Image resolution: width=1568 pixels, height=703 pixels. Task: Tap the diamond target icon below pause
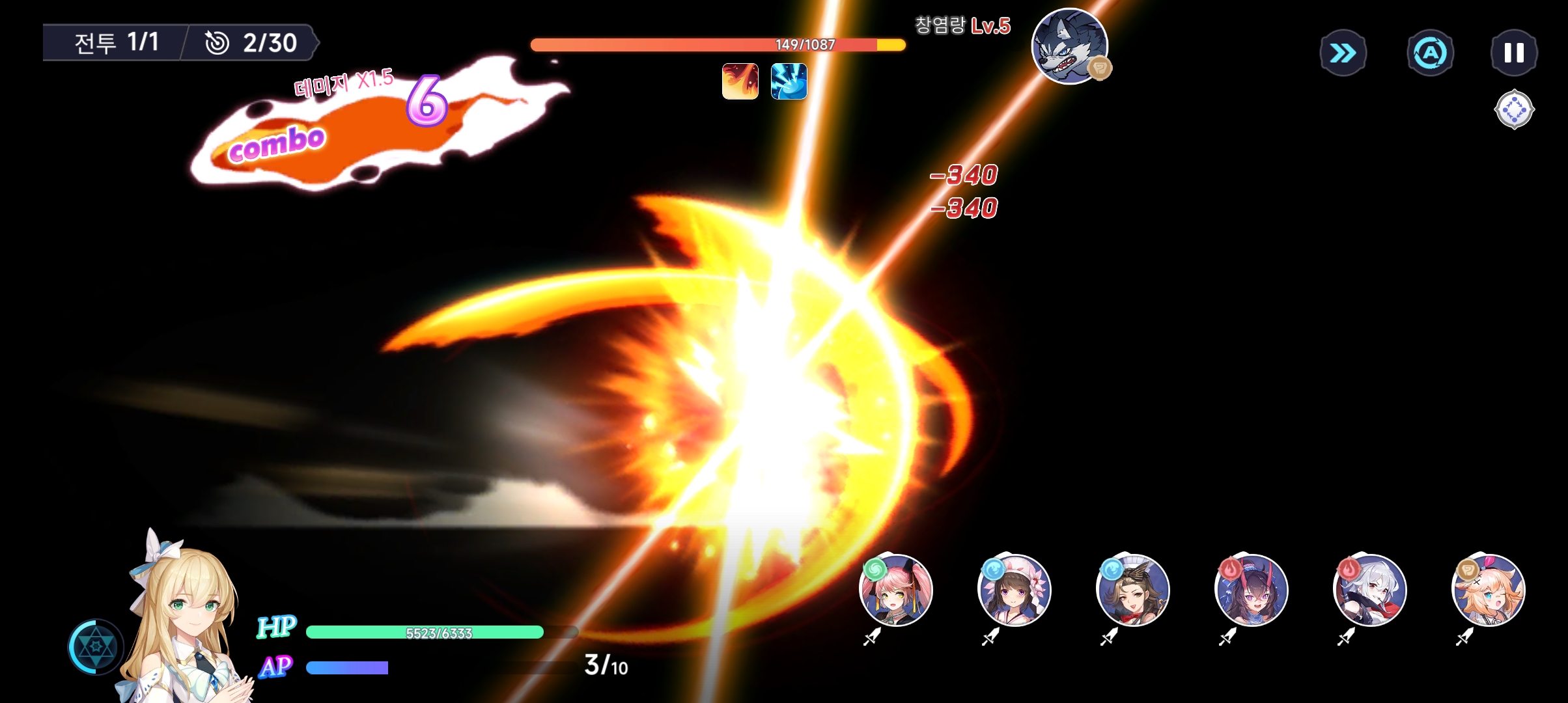[x=1514, y=109]
